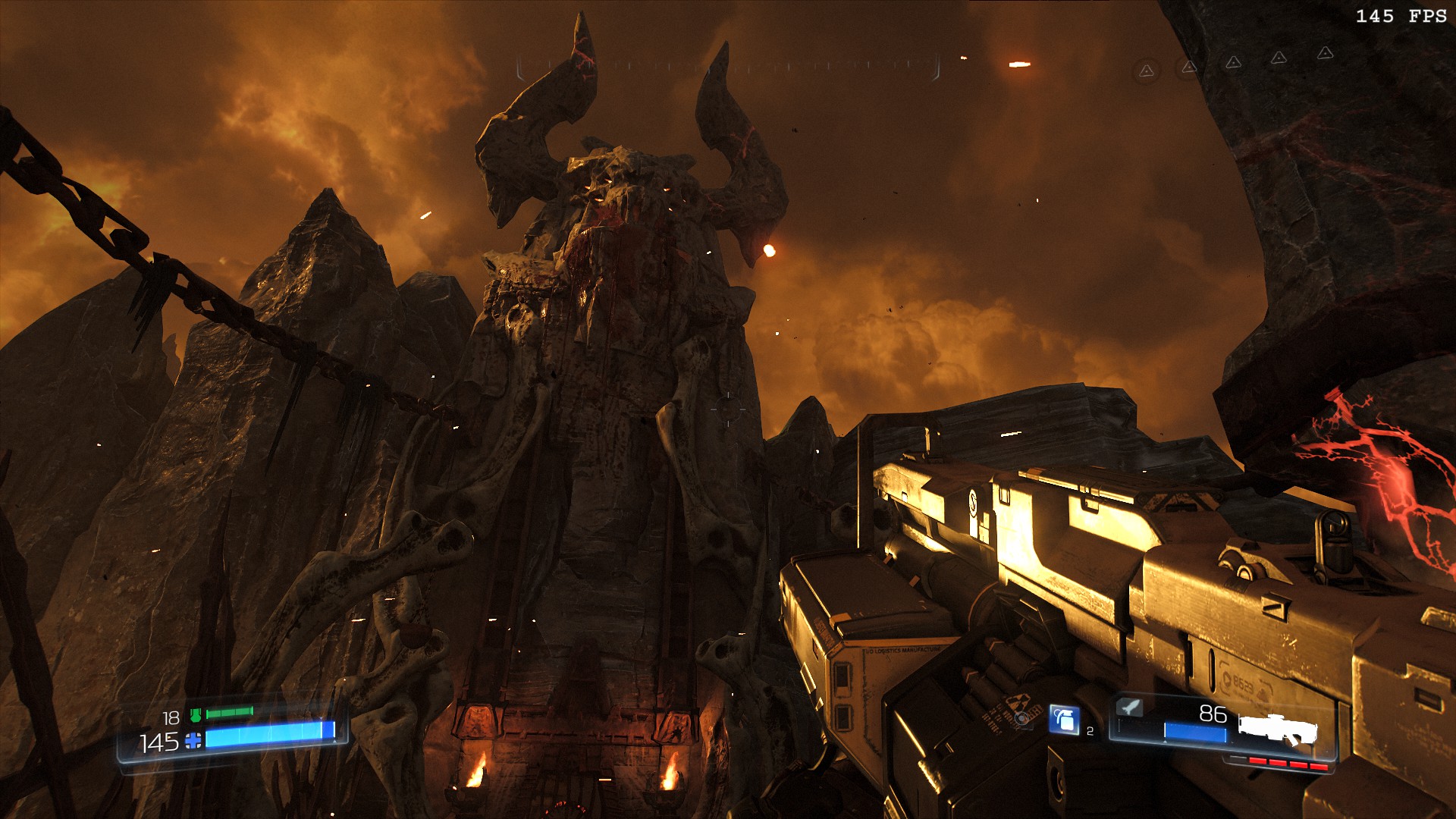Select the grenade count label 2
1456x819 pixels.
pos(1090,731)
